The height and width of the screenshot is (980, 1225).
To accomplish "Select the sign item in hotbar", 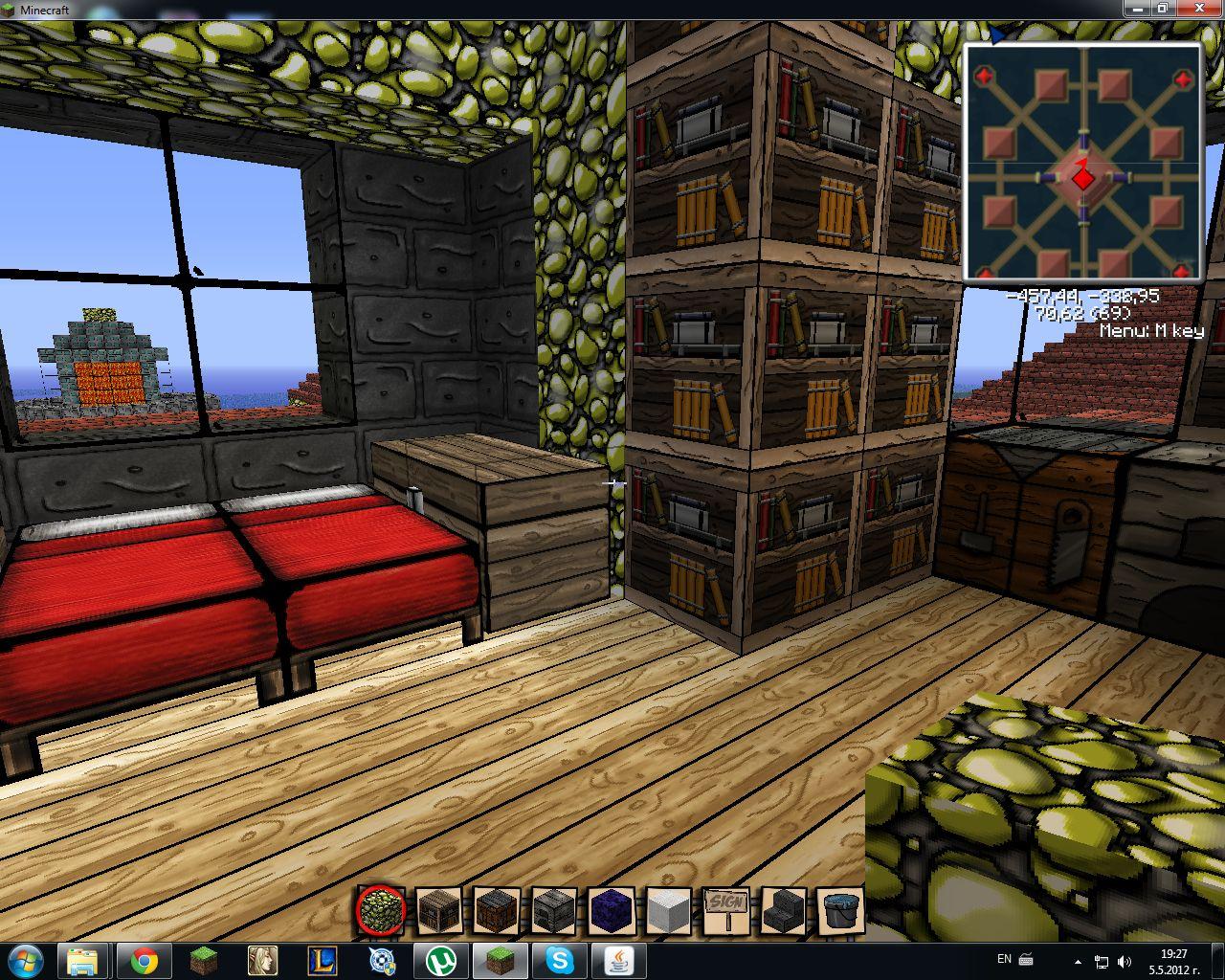I will pyautogui.click(x=725, y=910).
